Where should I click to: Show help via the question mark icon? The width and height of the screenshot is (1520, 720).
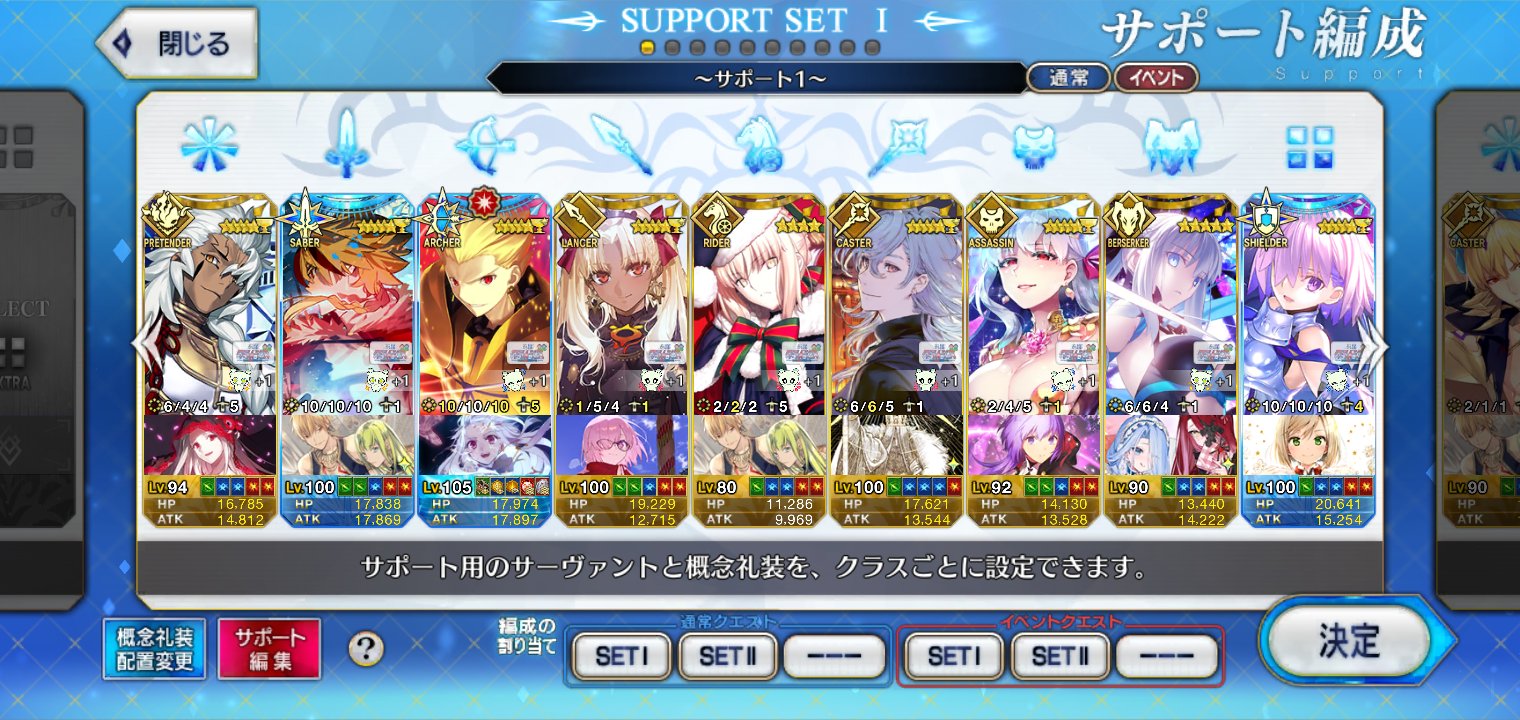366,649
